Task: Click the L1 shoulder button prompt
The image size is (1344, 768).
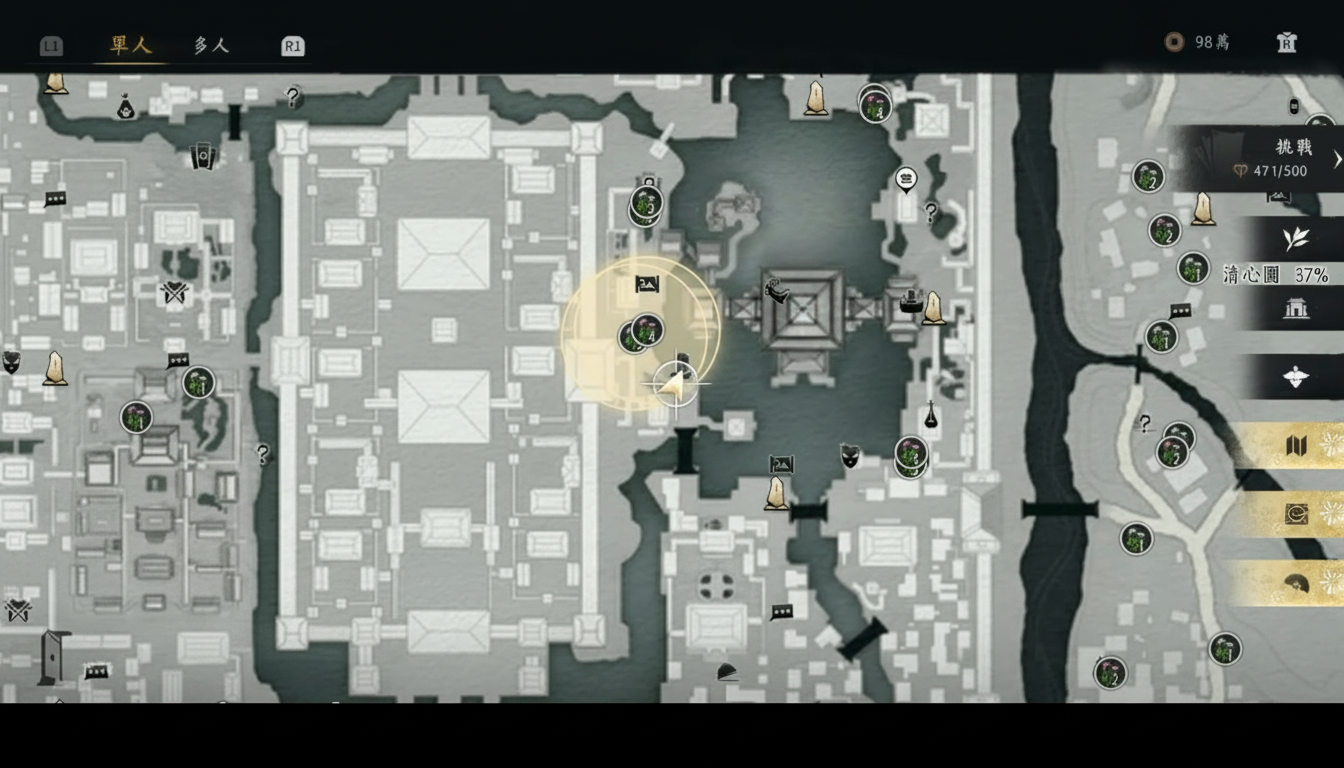Action: click(50, 45)
